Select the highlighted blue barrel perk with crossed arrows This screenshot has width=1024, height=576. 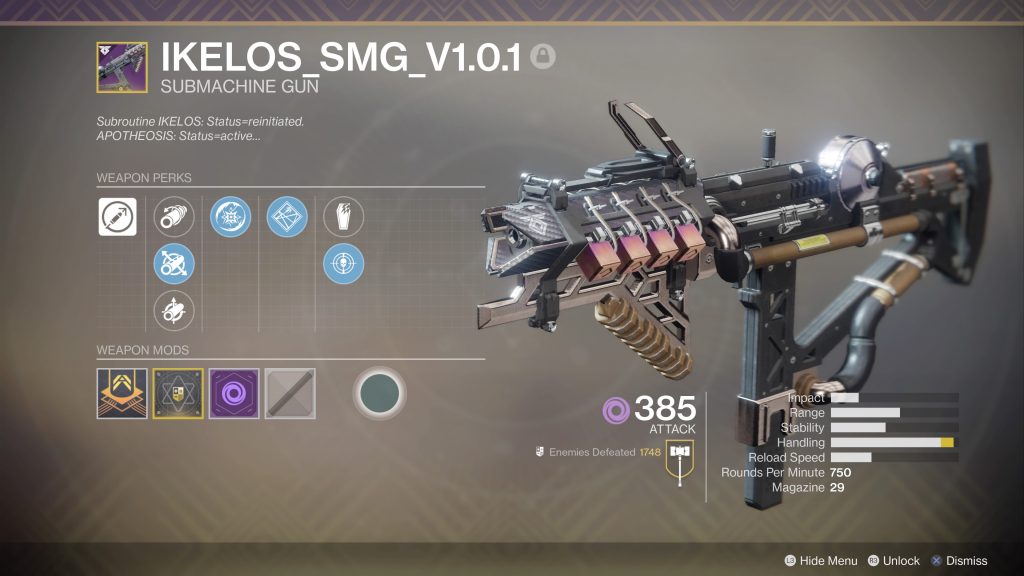point(173,265)
